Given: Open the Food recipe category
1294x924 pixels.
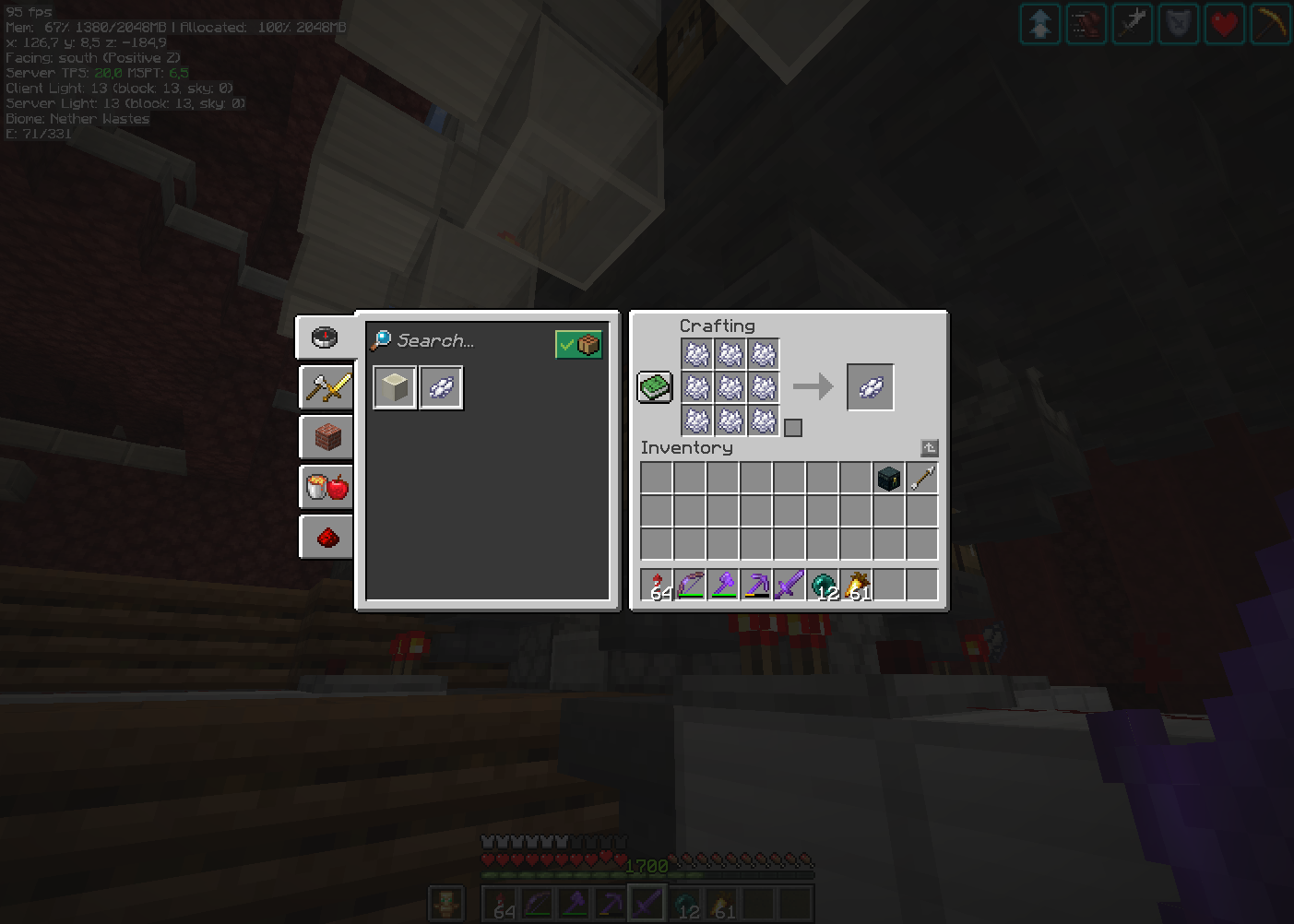Looking at the screenshot, I should (x=326, y=487).
